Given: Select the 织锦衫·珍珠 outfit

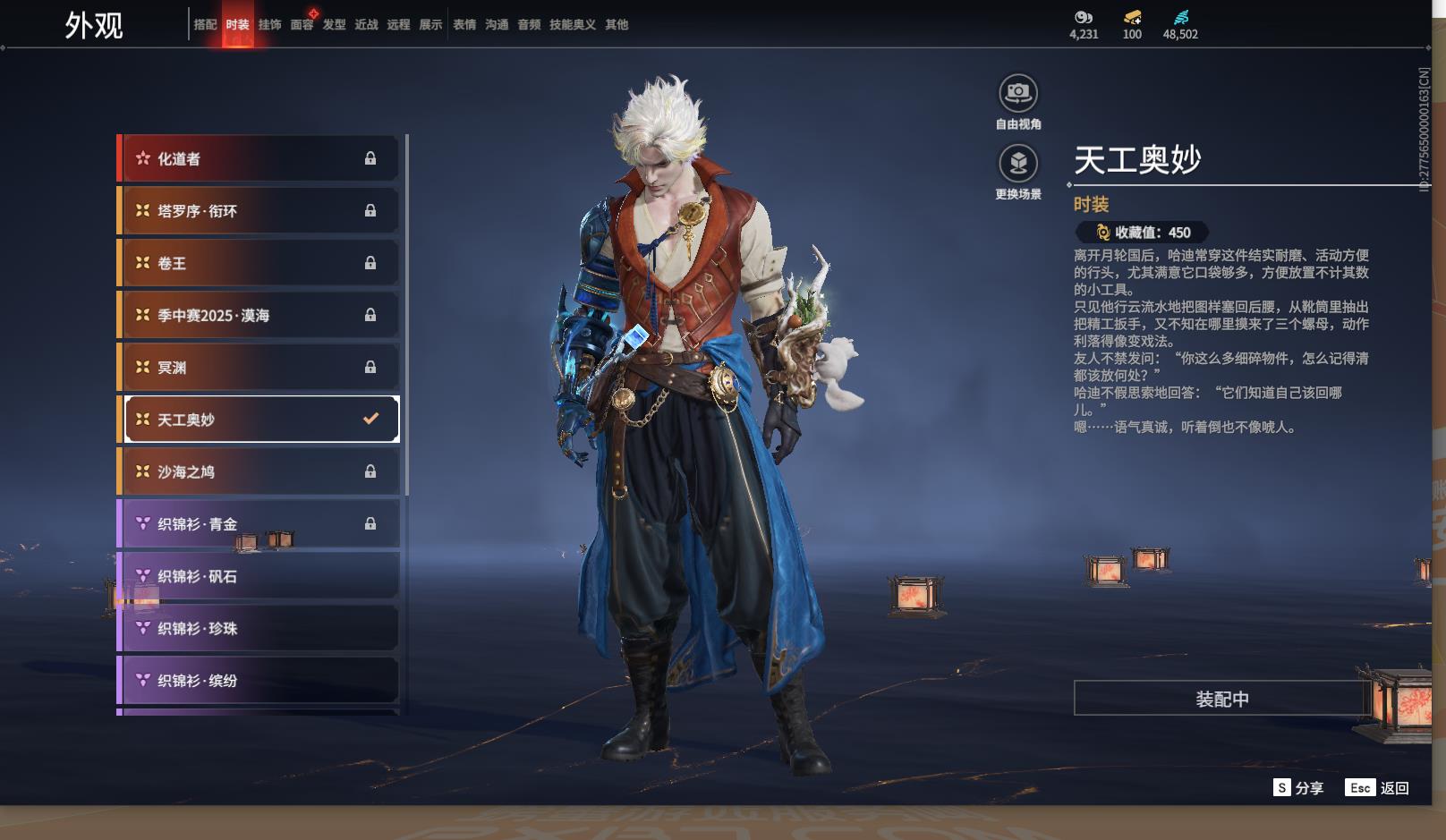Looking at the screenshot, I should 259,628.
